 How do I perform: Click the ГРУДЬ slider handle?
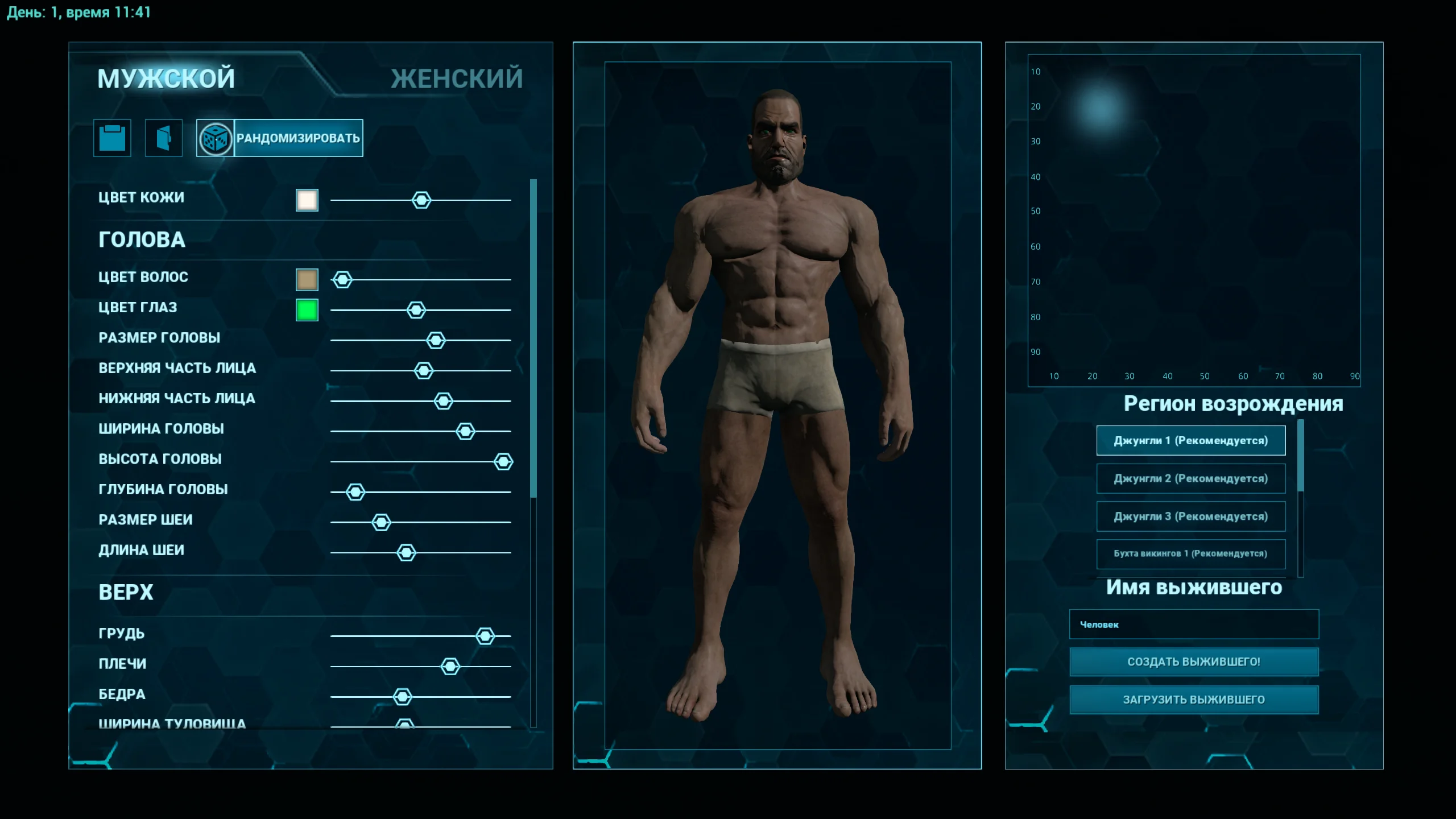point(485,636)
